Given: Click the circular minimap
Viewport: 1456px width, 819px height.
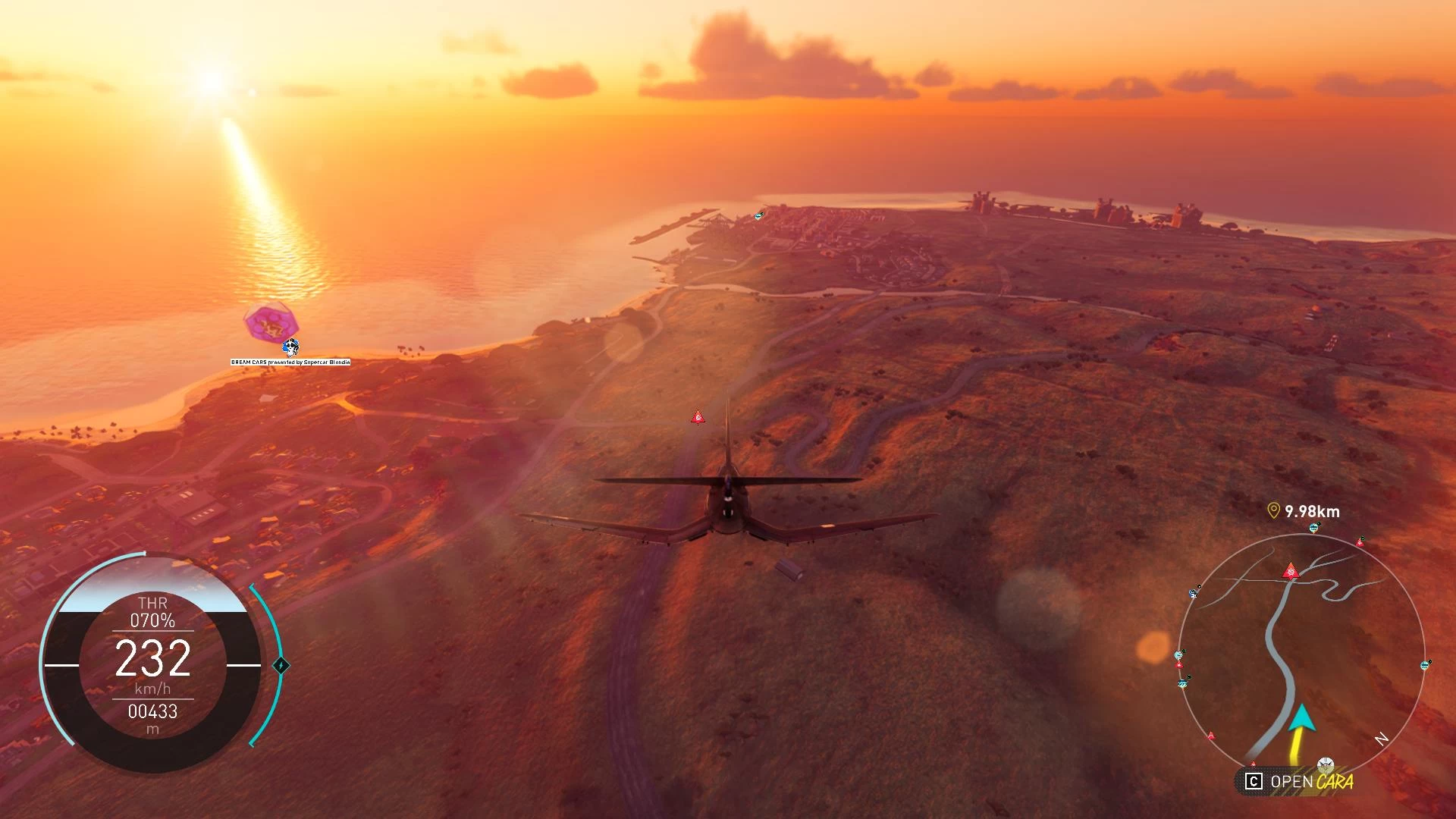Looking at the screenshot, I should 1301,654.
